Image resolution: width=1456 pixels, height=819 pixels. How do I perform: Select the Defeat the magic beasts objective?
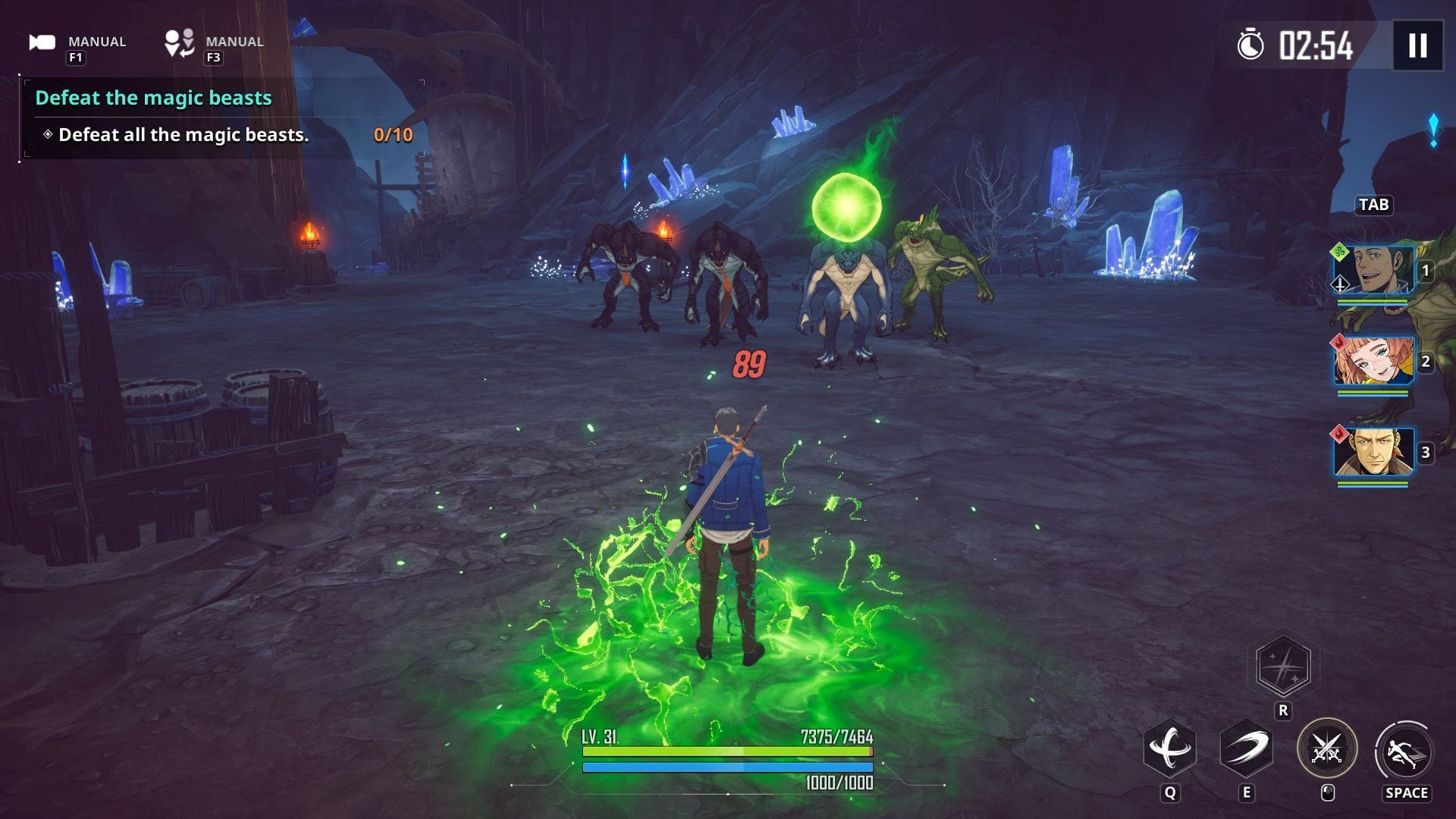153,98
